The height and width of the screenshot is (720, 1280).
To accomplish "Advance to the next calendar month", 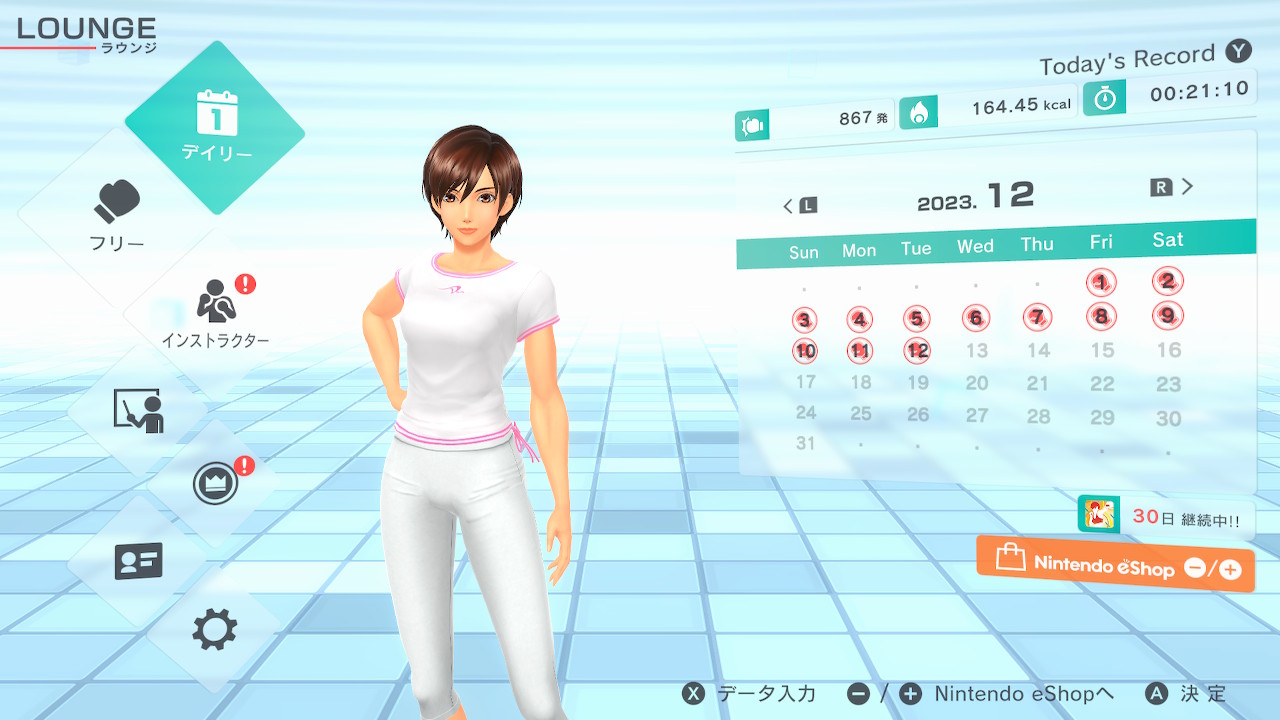I will pyautogui.click(x=1174, y=187).
